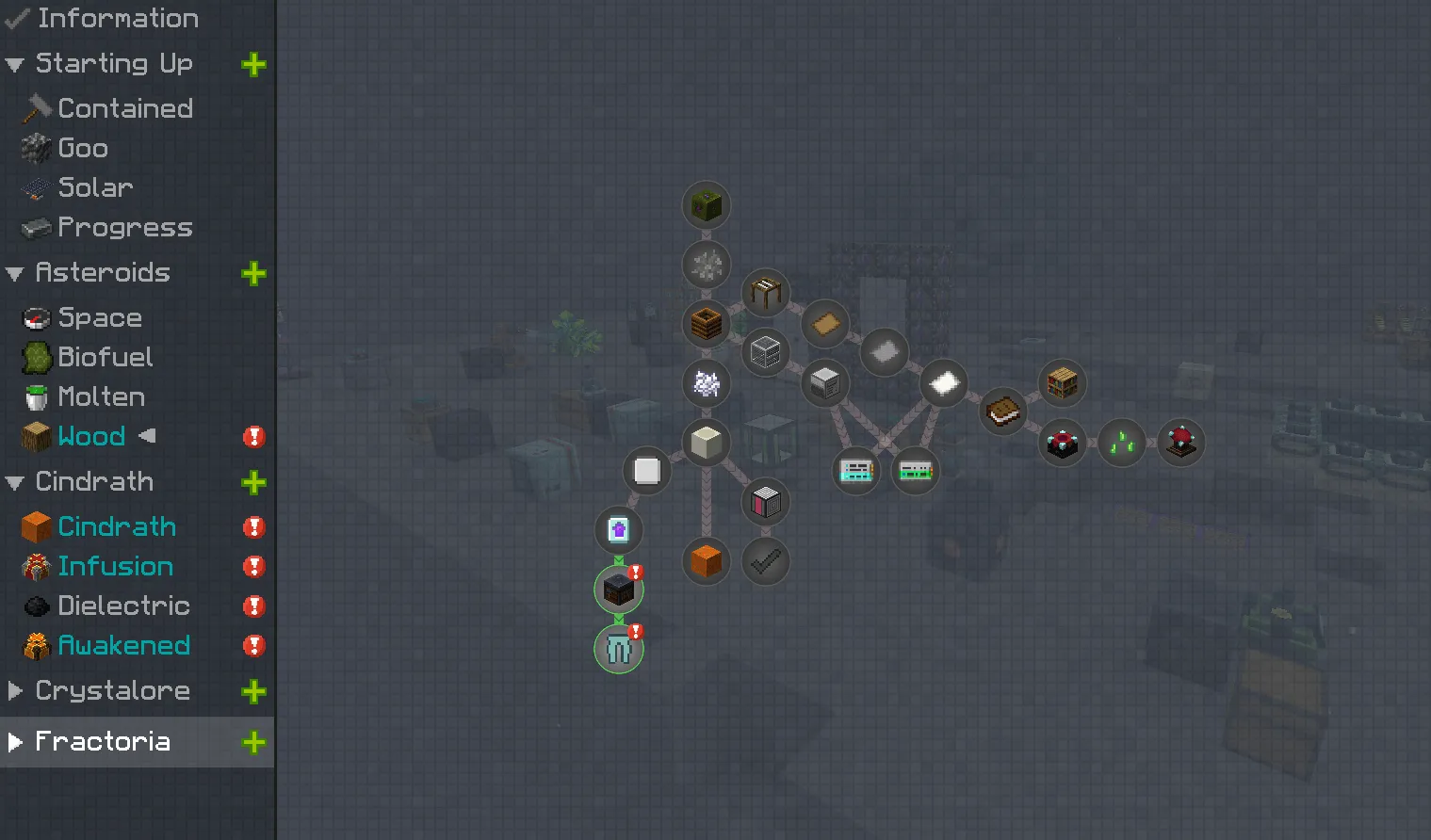Click the green plus beside Cindrath

pyautogui.click(x=252, y=482)
